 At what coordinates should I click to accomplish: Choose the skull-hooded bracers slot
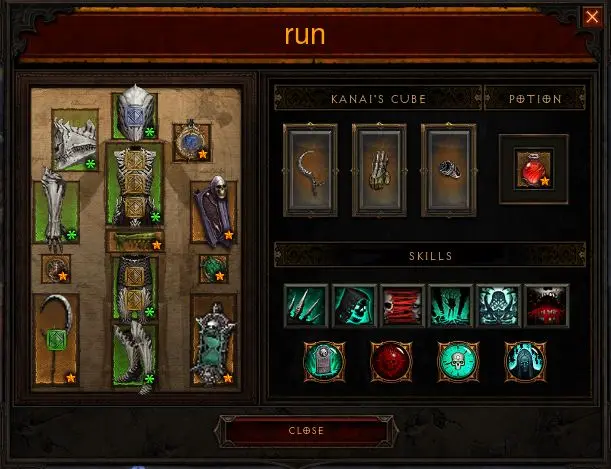(x=213, y=211)
